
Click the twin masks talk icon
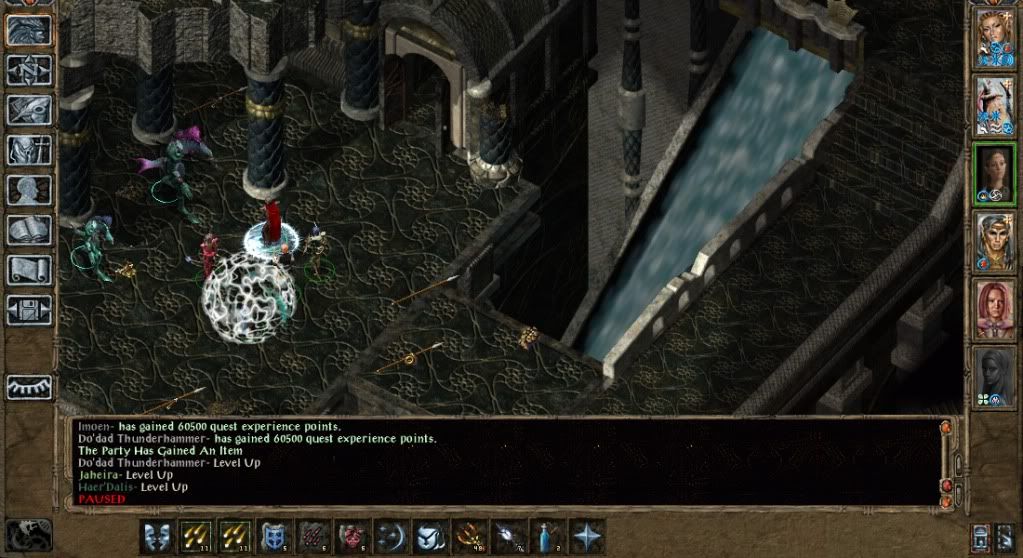[157, 535]
